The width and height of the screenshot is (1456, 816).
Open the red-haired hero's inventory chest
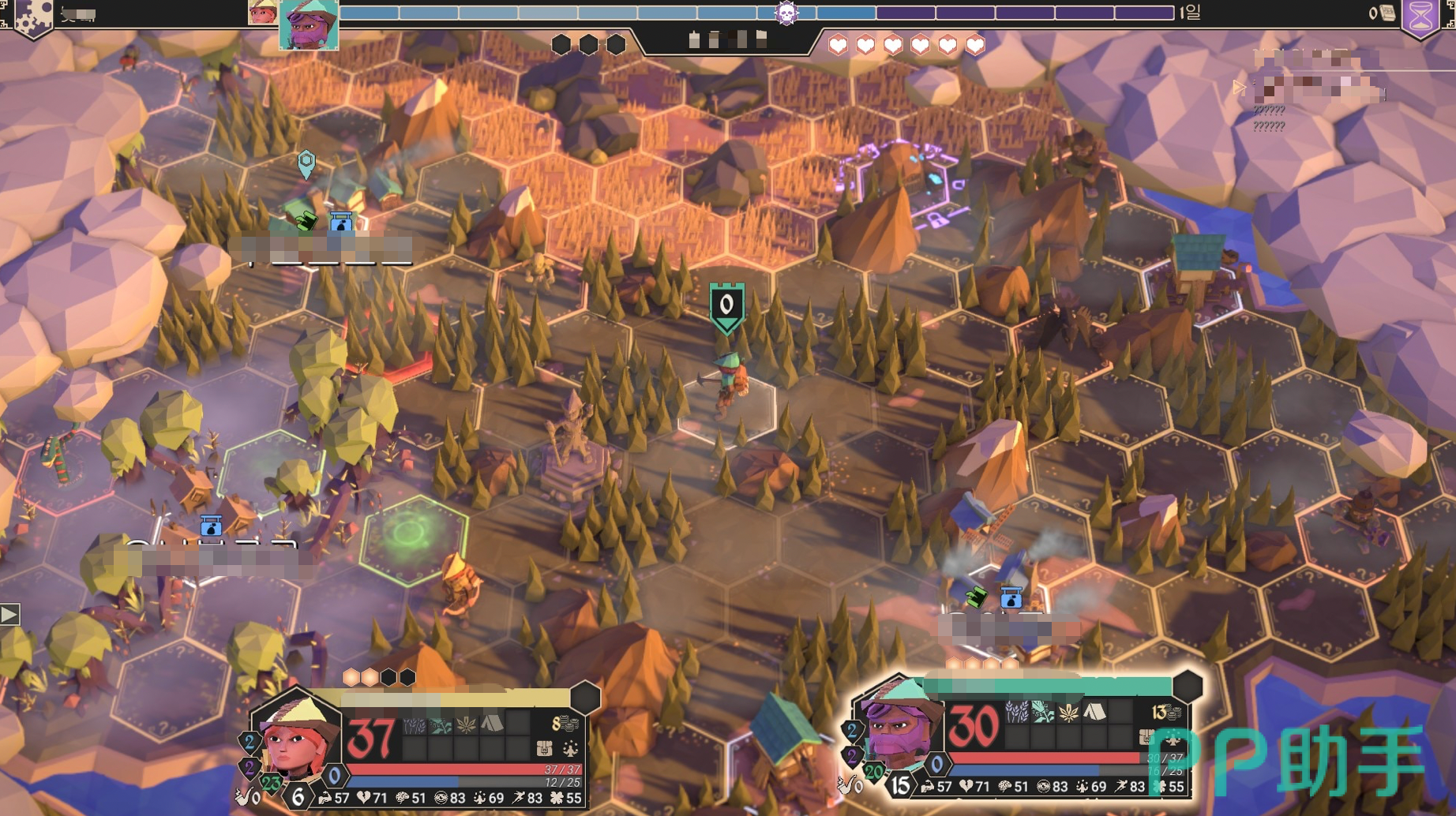coord(544,747)
